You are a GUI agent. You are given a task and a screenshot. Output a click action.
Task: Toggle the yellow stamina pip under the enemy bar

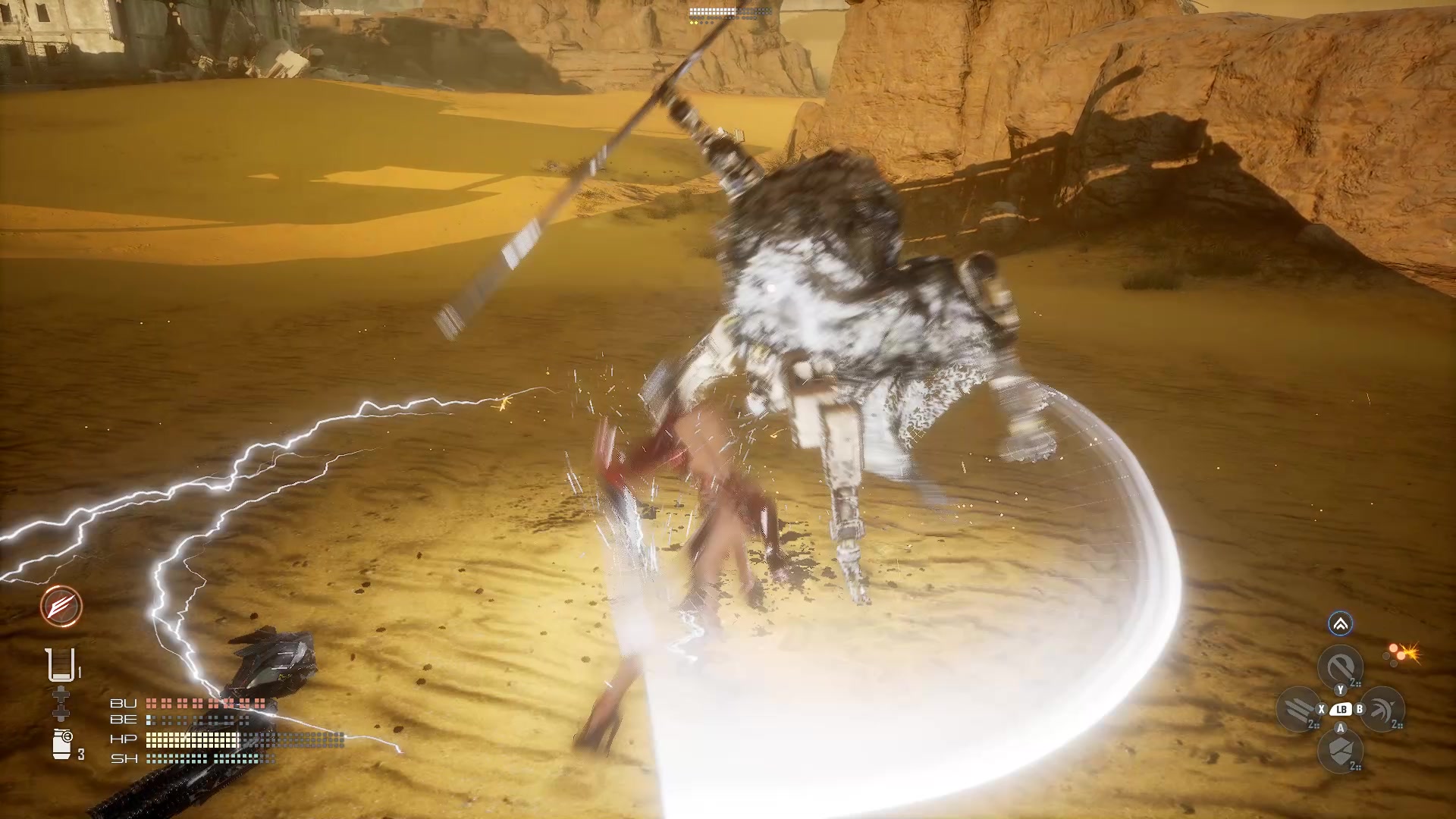(692, 23)
